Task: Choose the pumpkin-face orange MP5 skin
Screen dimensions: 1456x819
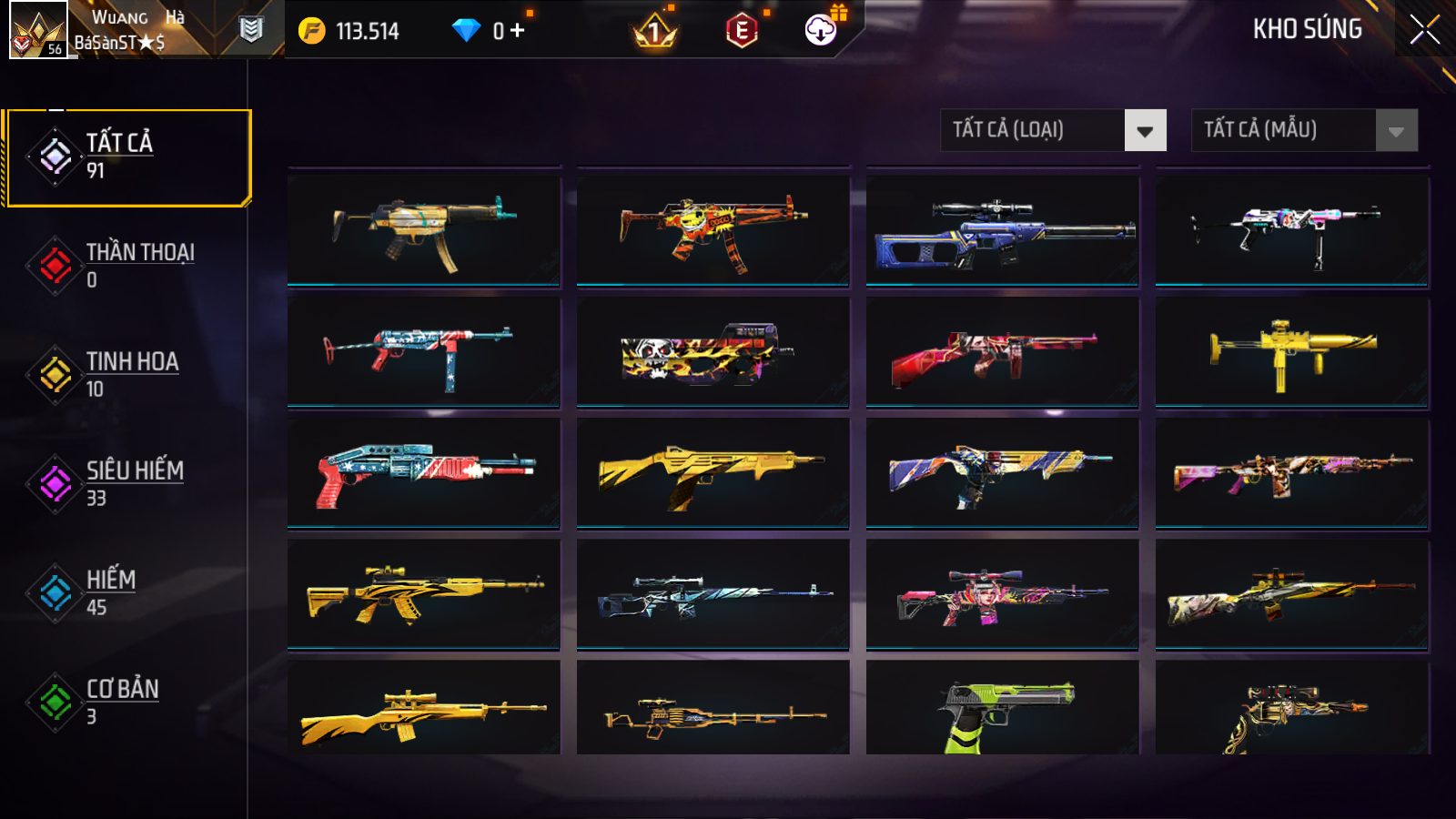Action: coord(713,231)
